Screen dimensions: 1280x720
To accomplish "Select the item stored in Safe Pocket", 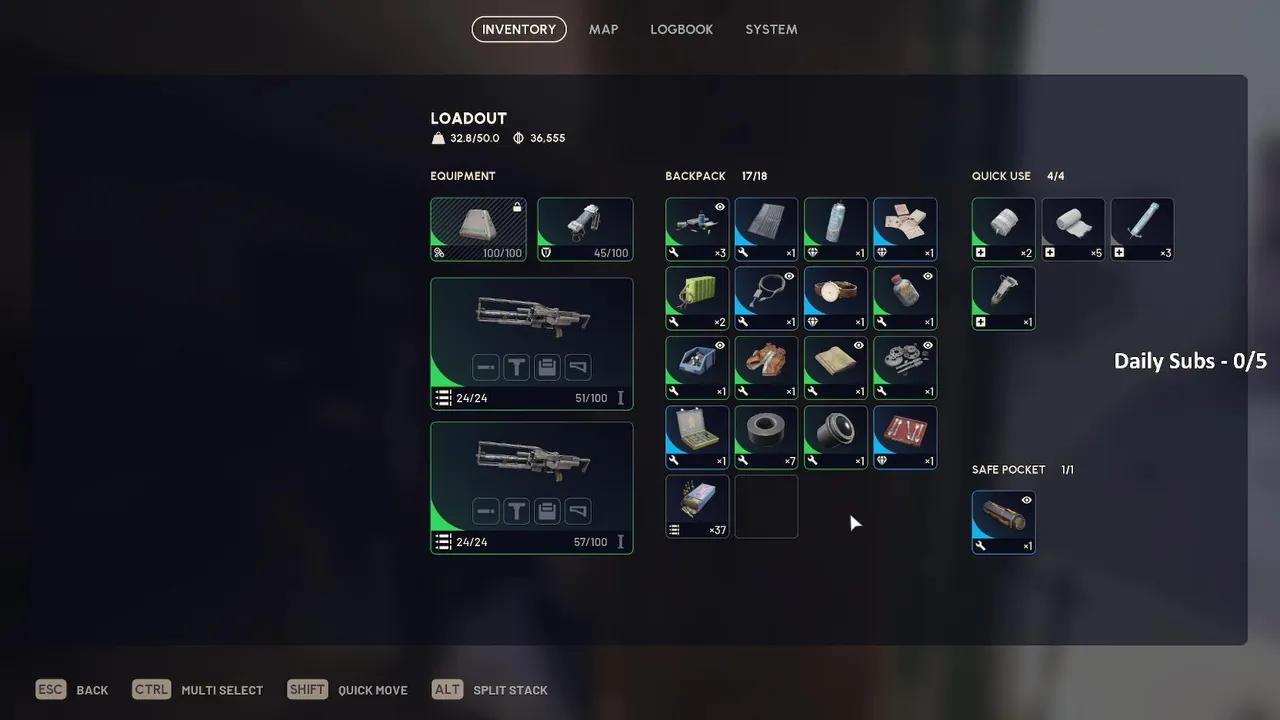I will (1003, 522).
